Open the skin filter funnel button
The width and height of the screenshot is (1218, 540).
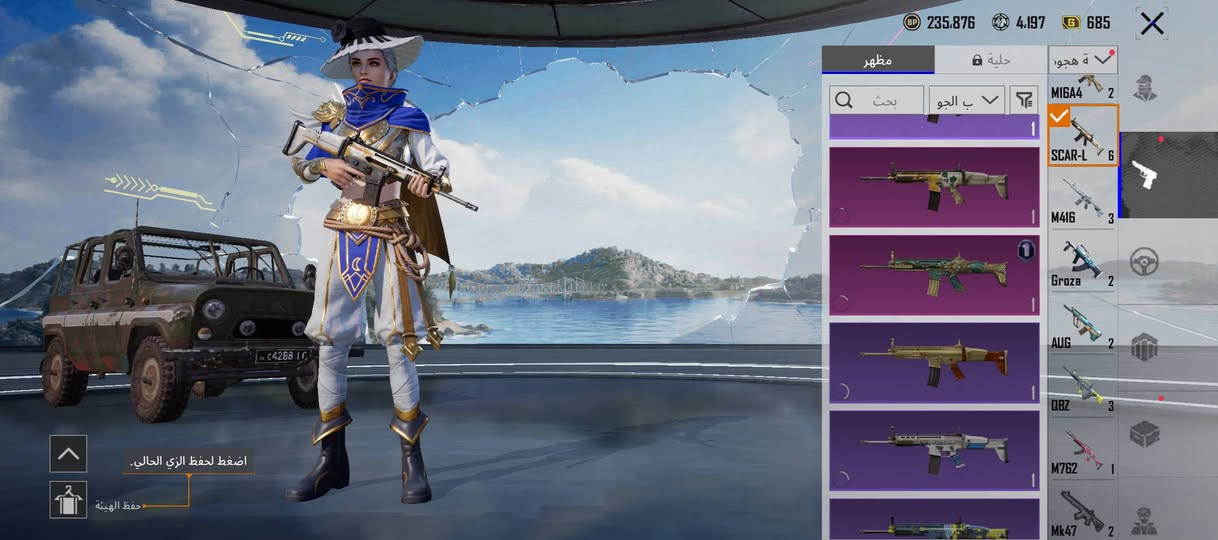[1024, 100]
